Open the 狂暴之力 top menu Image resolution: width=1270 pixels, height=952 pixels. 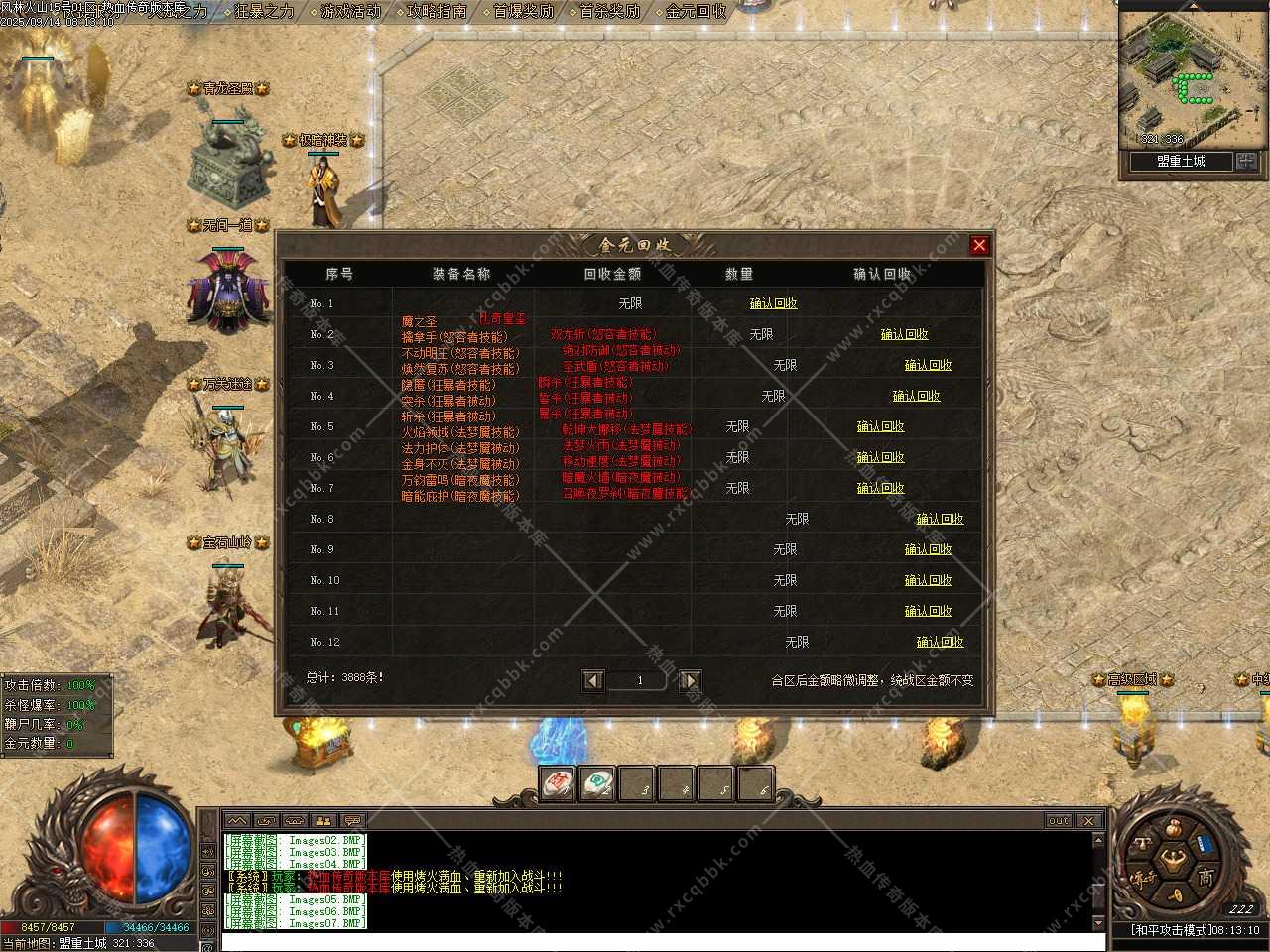pyautogui.click(x=264, y=12)
